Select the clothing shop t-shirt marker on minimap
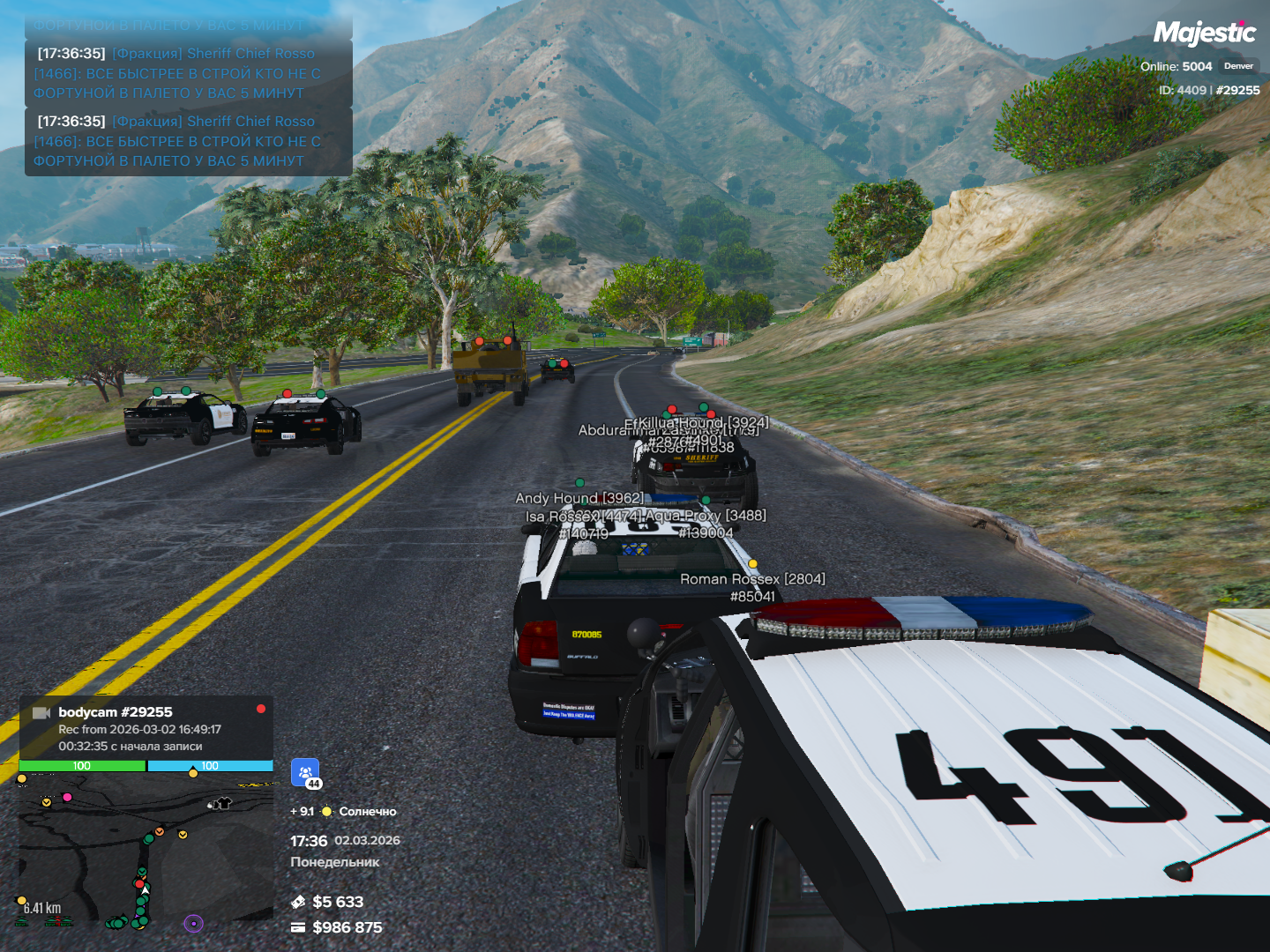The height and width of the screenshot is (952, 1270). pyautogui.click(x=221, y=803)
